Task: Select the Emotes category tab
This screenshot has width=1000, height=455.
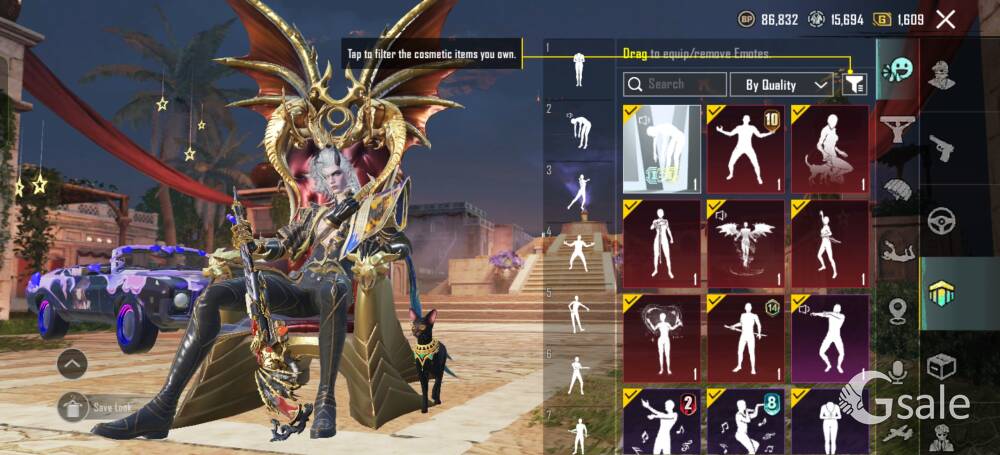Action: click(897, 71)
